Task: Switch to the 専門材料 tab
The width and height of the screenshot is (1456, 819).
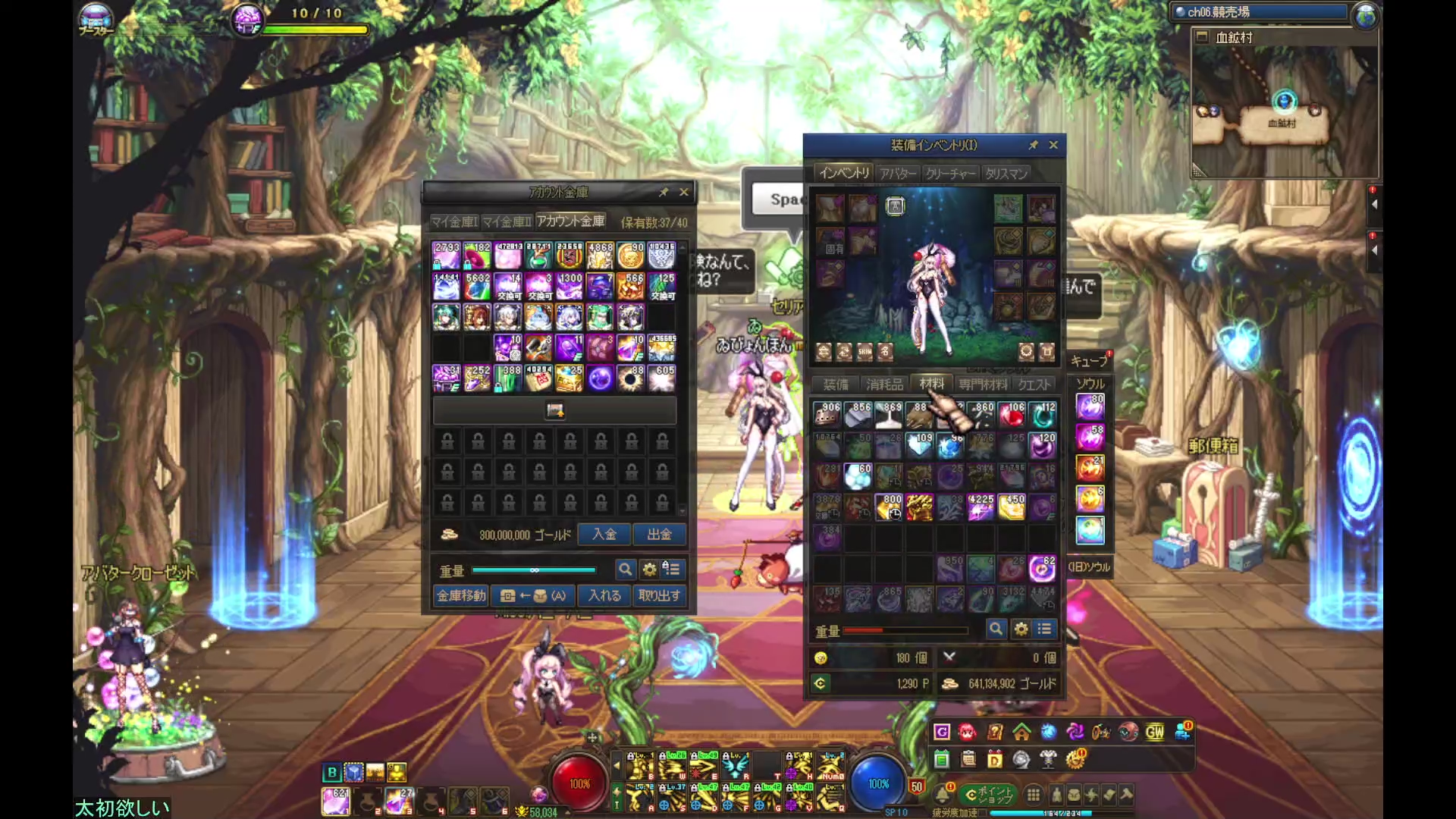Action: click(x=983, y=384)
